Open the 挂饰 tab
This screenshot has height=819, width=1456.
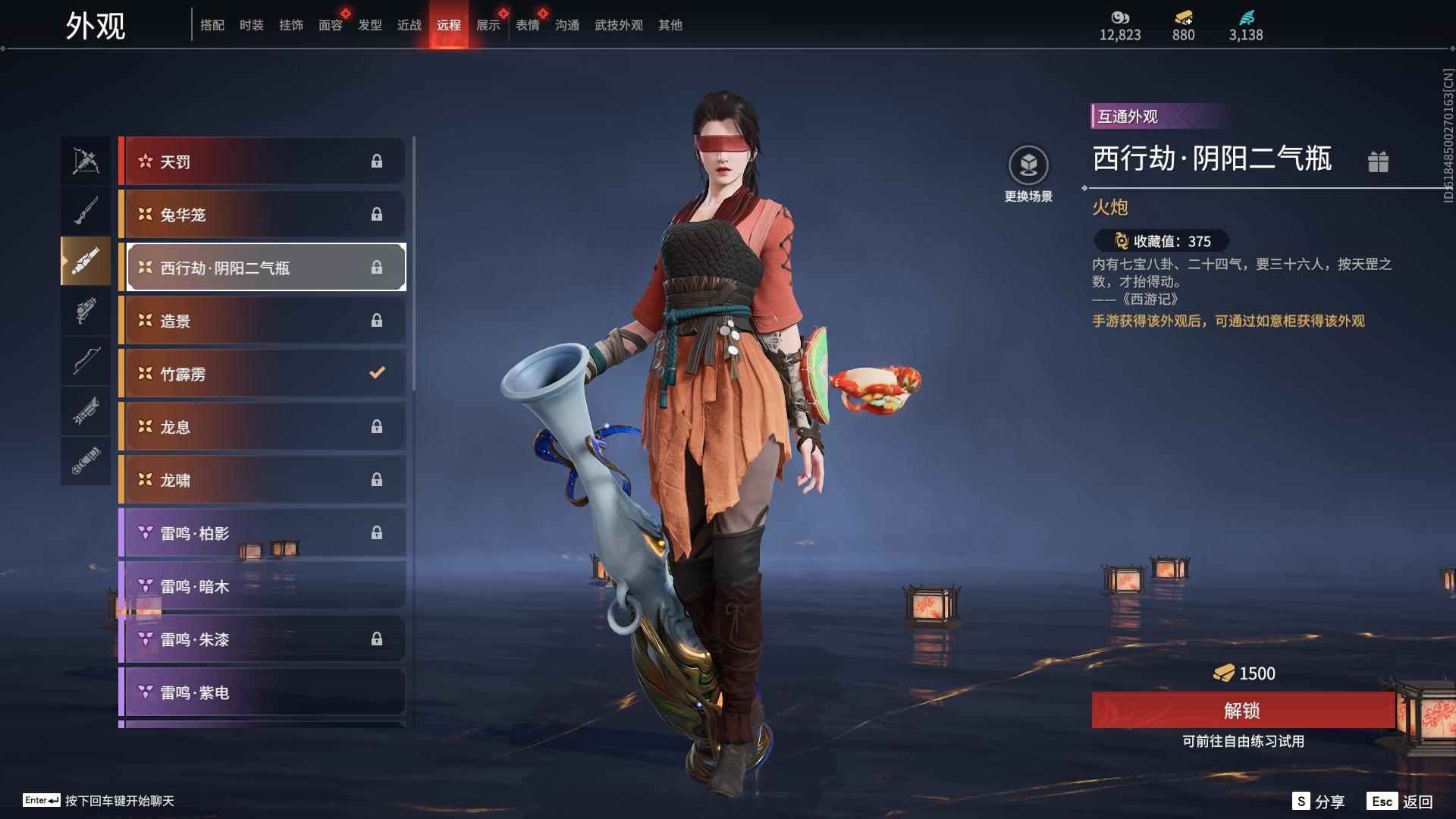291,25
